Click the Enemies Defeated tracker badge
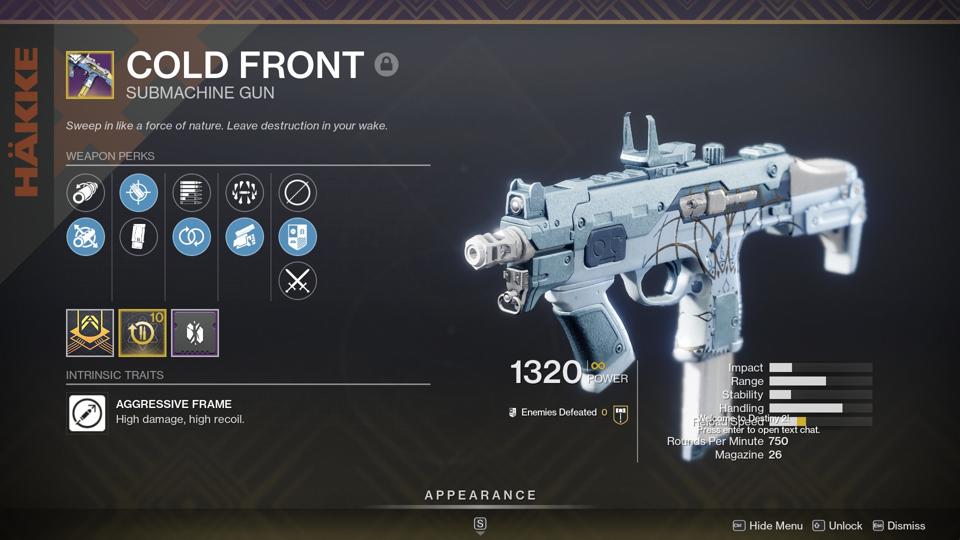Image resolution: width=960 pixels, height=540 pixels. point(620,413)
